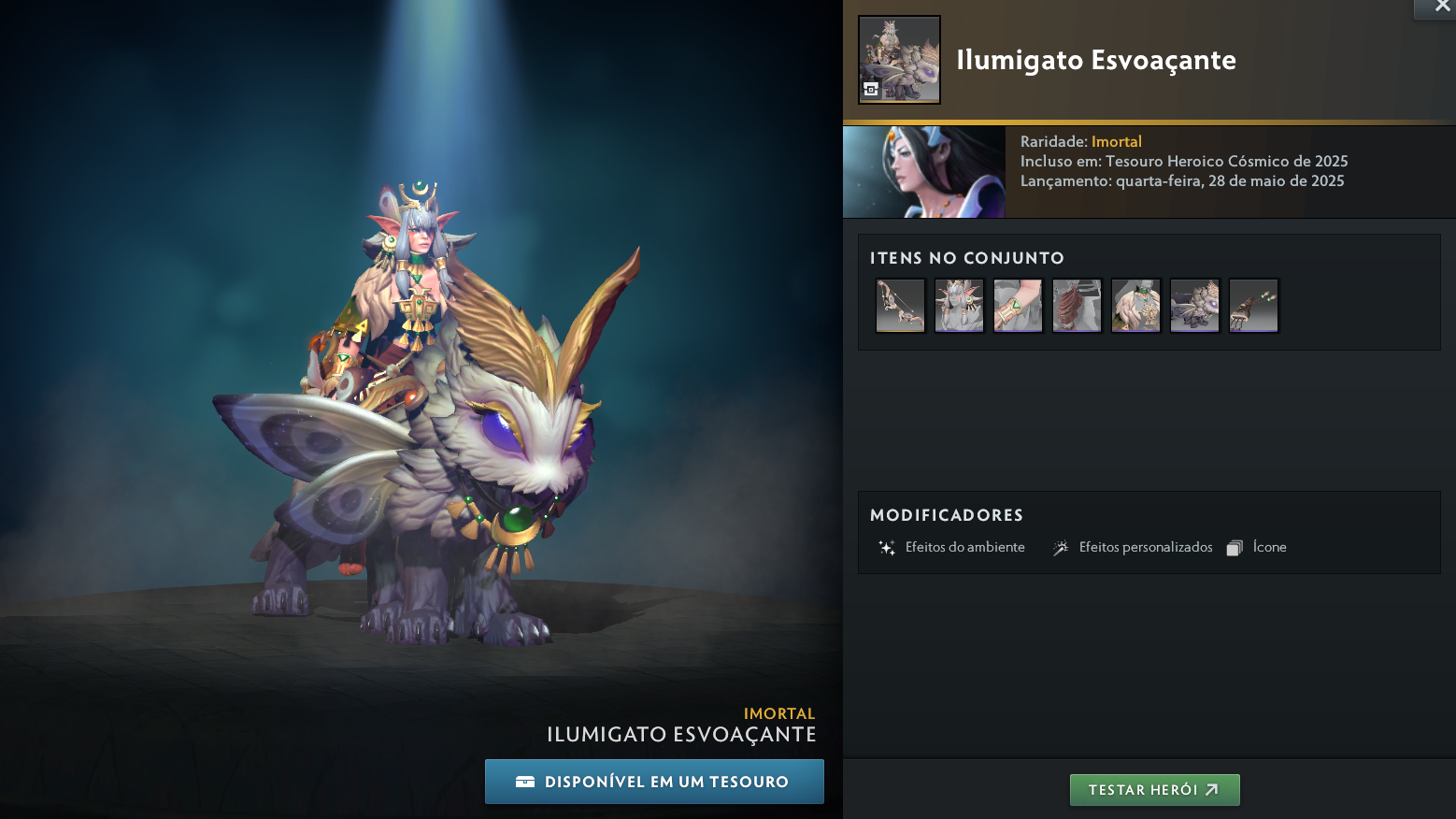The height and width of the screenshot is (819, 1456).
Task: Select the quiver with arrows item
Action: [1253, 305]
